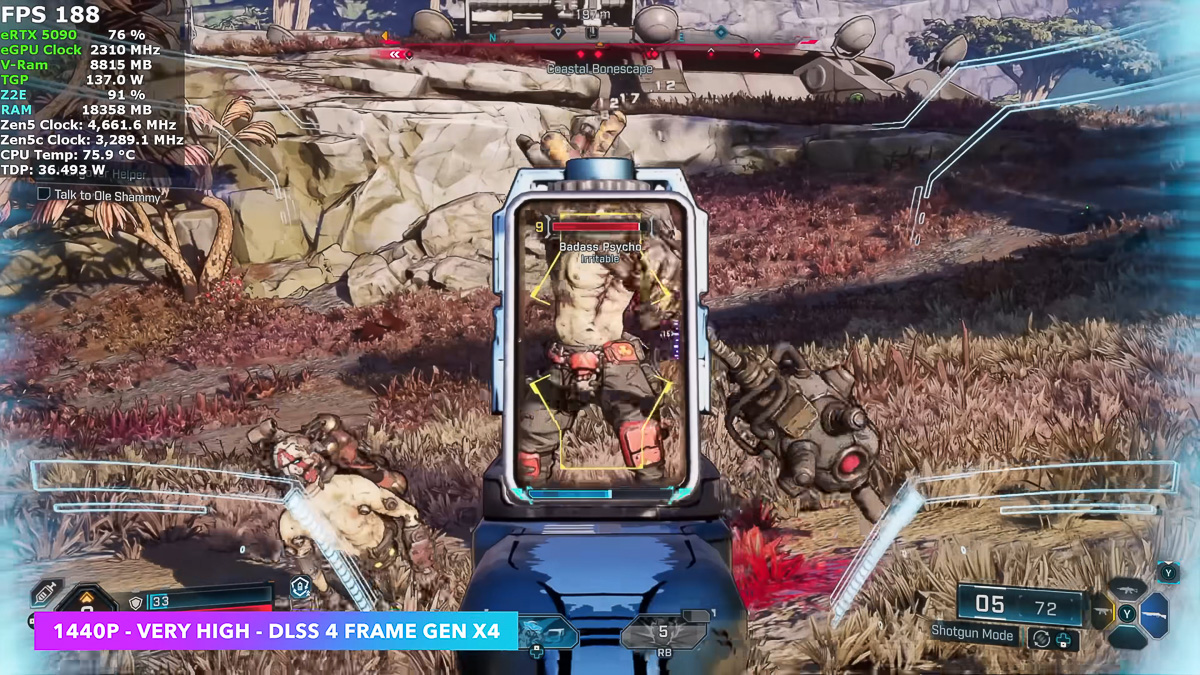Select the grenade slot showing 5

tap(660, 633)
